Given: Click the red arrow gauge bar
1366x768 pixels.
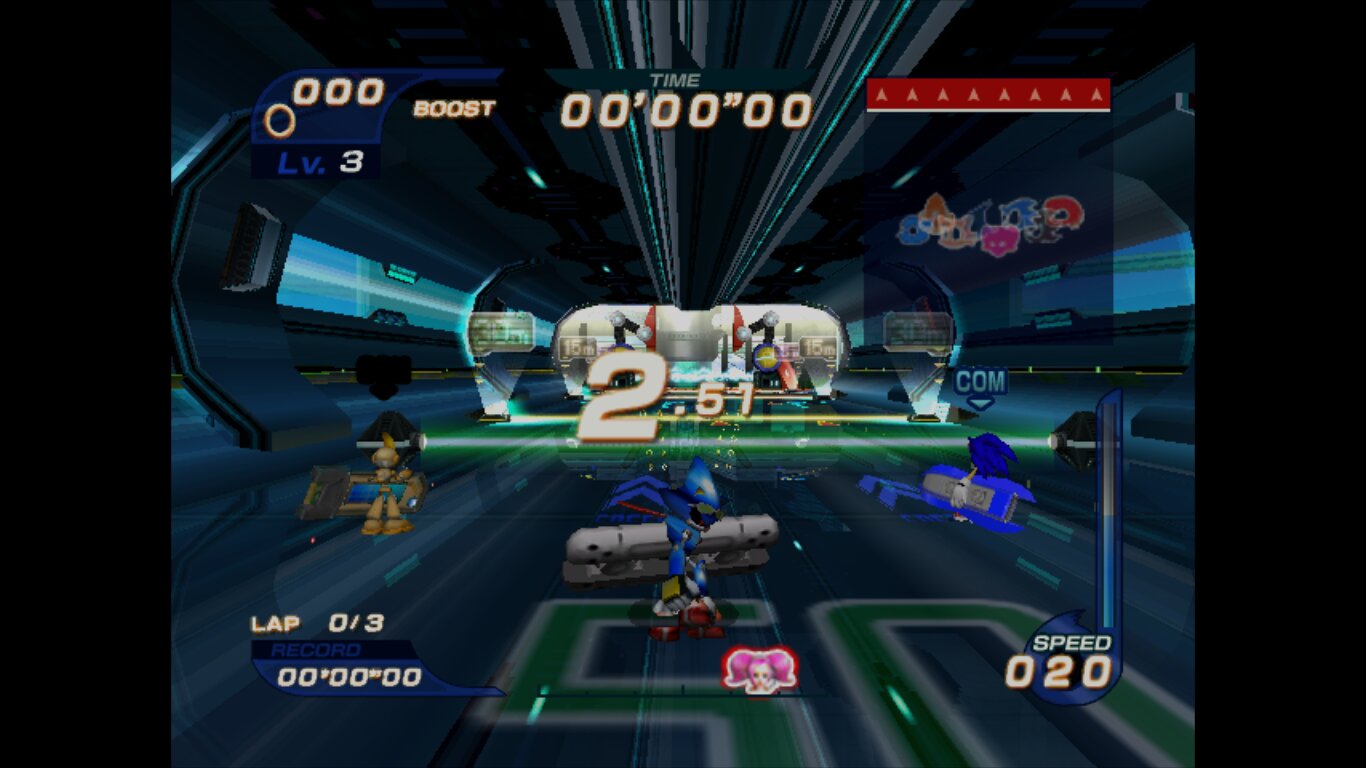Looking at the screenshot, I should tap(988, 95).
